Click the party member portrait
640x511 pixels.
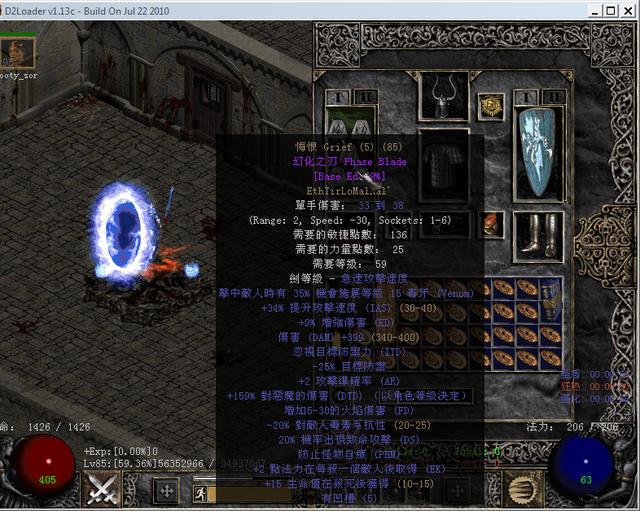coord(19,51)
